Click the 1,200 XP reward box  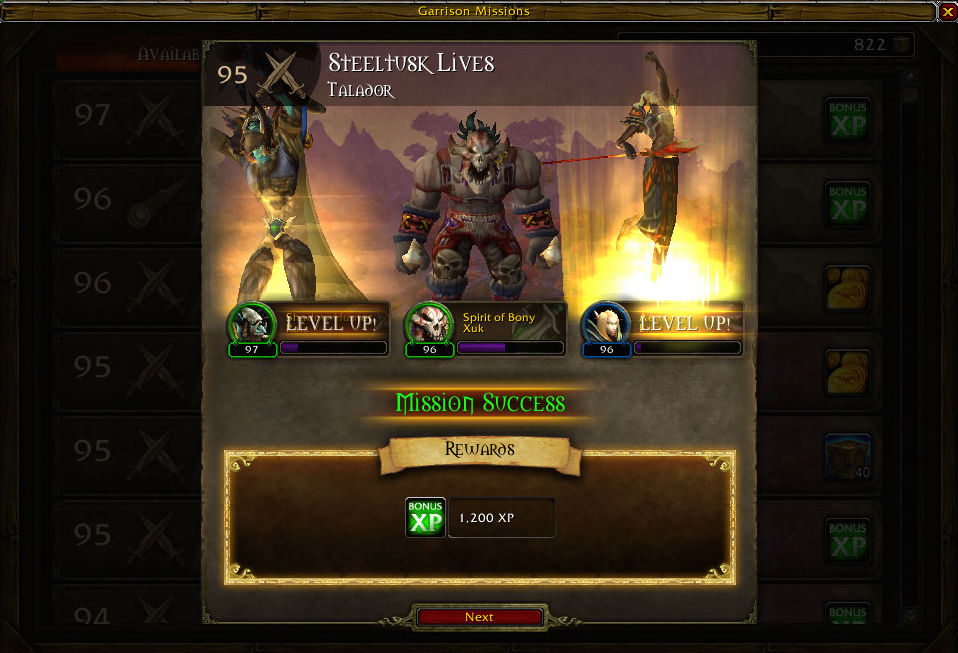[501, 518]
